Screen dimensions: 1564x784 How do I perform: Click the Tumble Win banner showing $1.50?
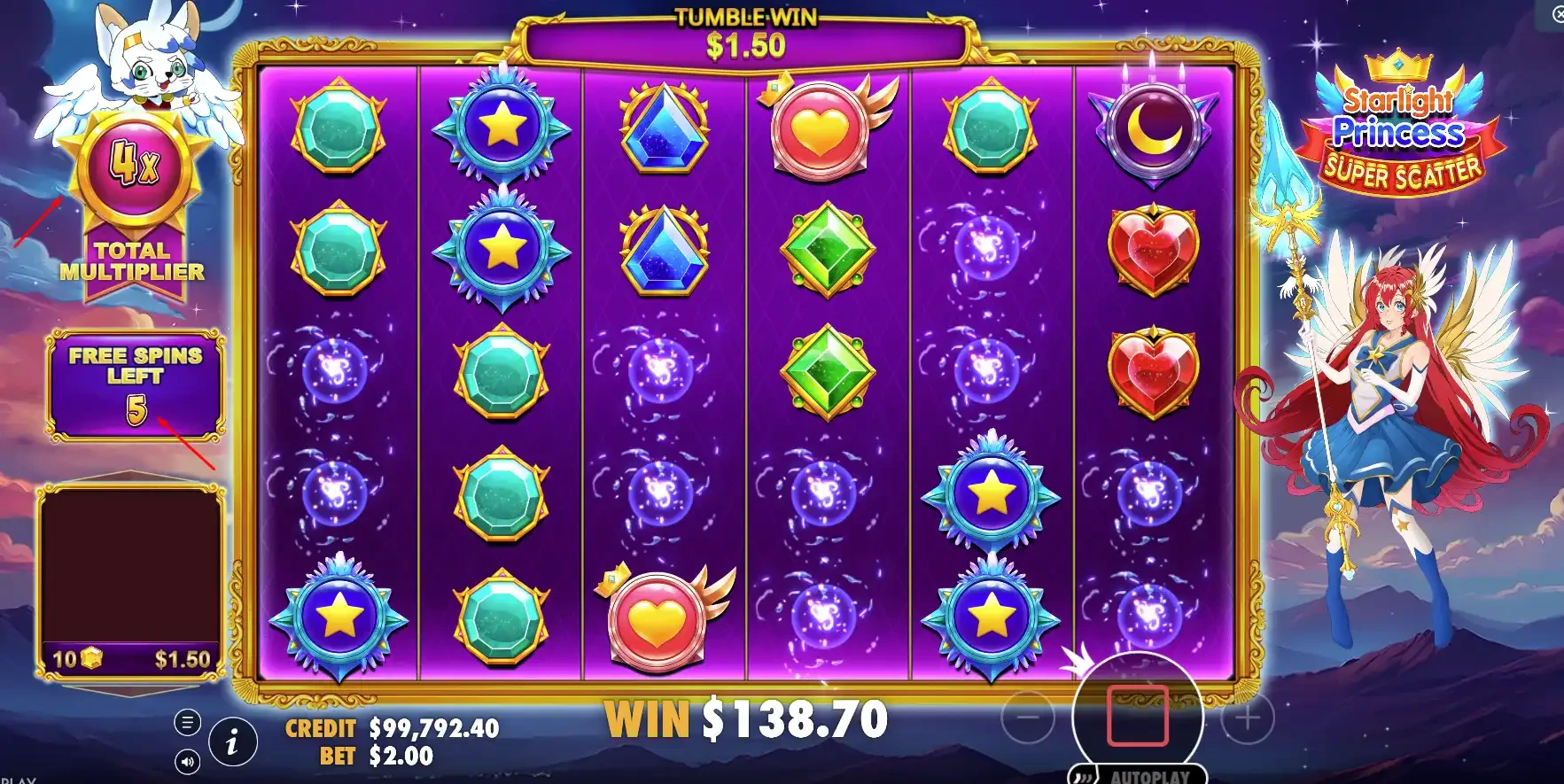tap(742, 34)
